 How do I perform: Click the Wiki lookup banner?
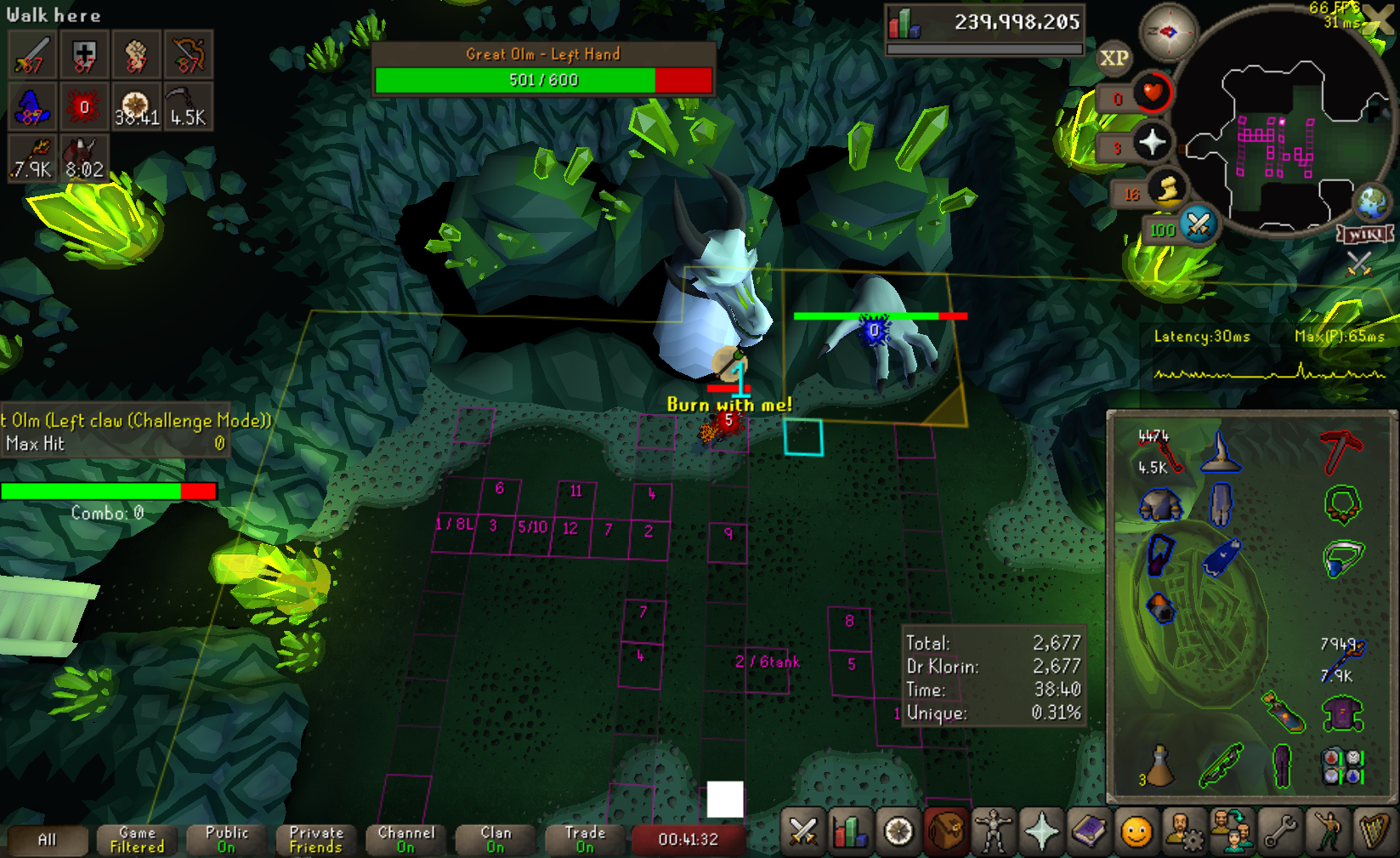[x=1365, y=235]
